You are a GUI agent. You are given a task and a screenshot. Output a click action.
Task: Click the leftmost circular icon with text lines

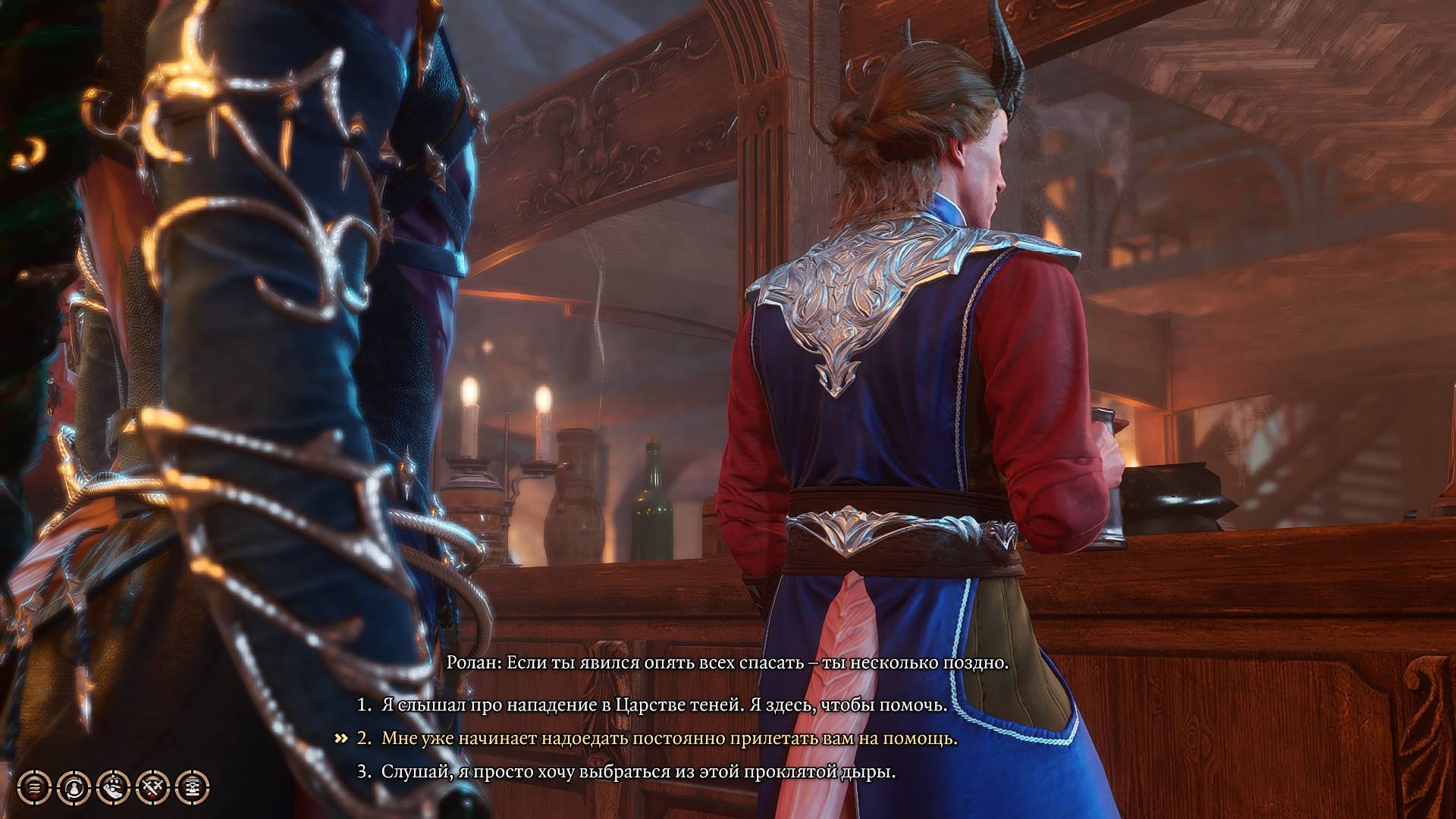pyautogui.click(x=35, y=787)
